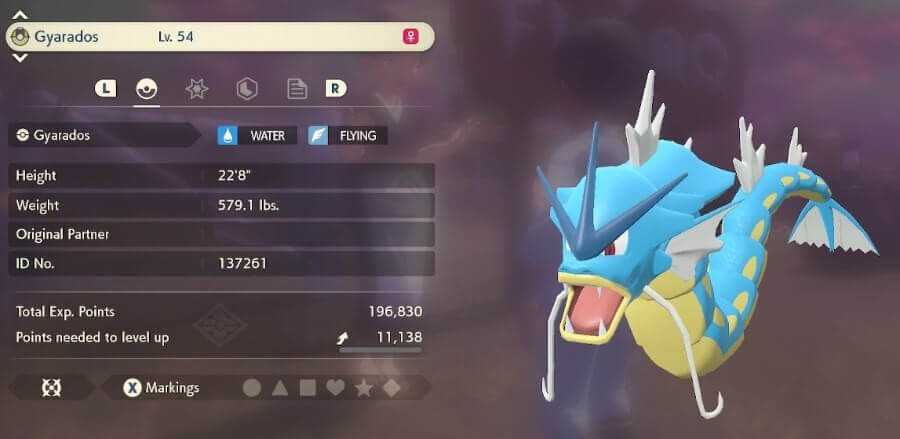Select the FLYING type badge
The image size is (900, 439).
coord(348,135)
